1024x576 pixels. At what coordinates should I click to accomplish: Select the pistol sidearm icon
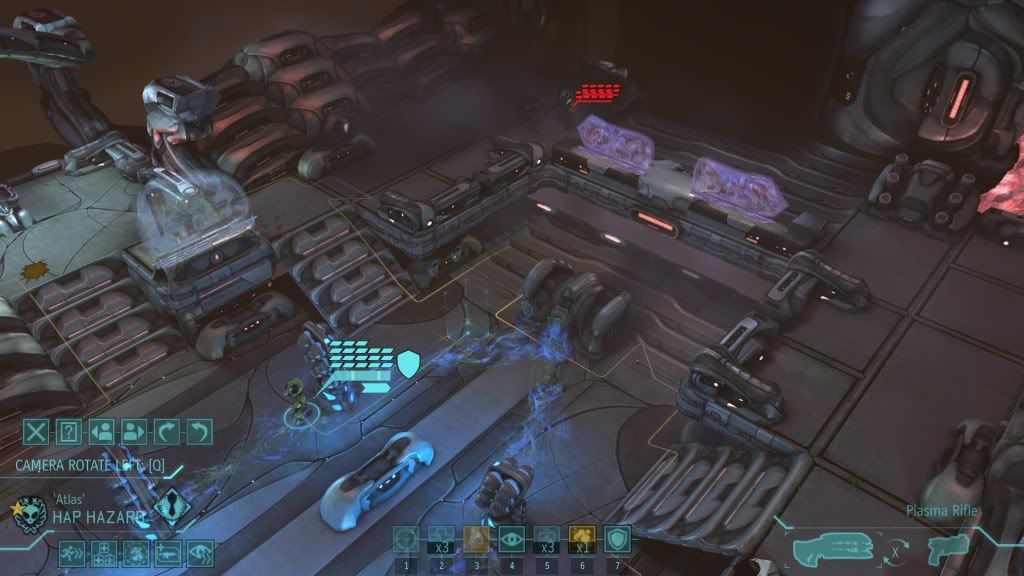(x=943, y=549)
